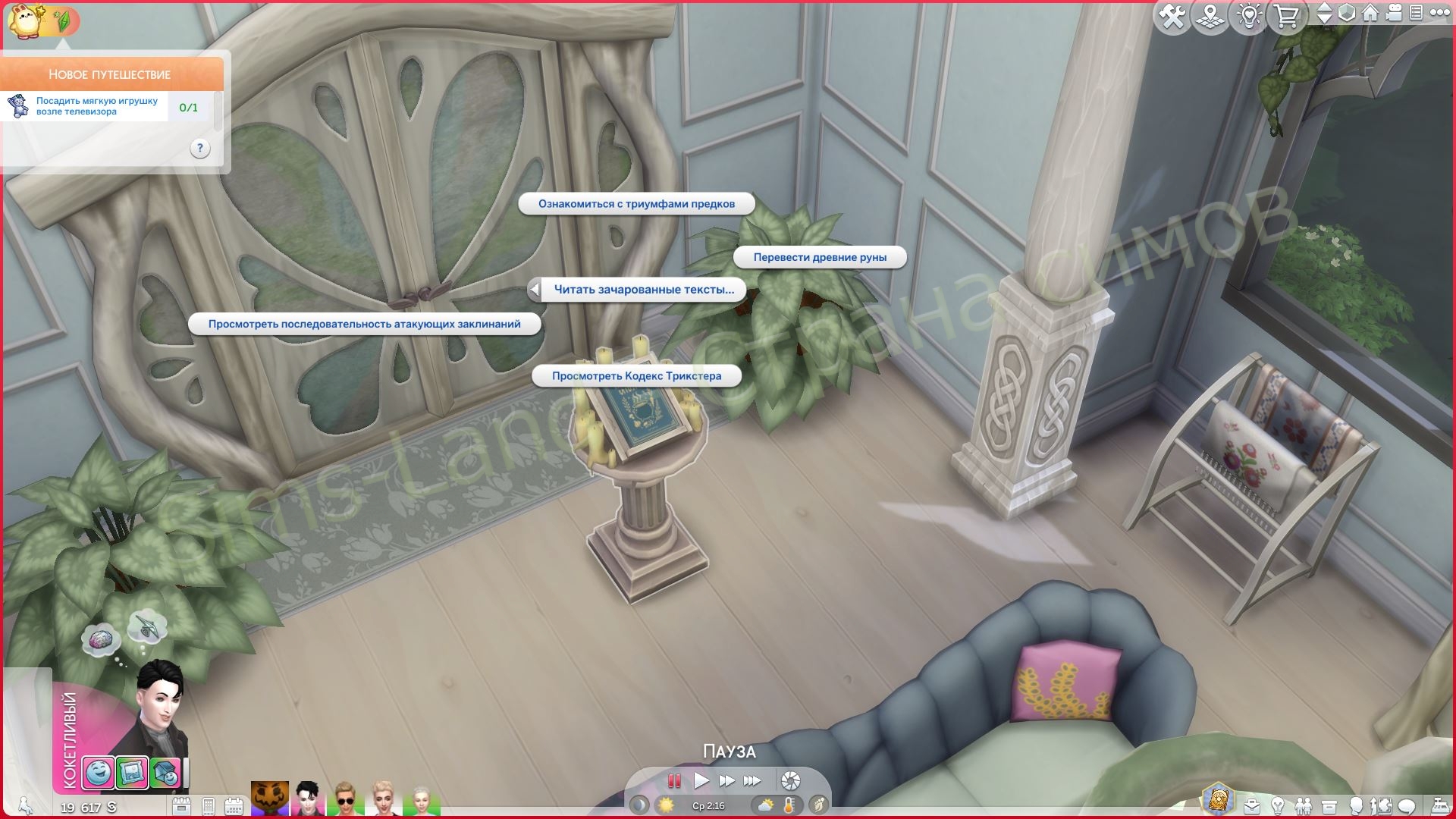Set game speed to ultra fast-forward
Image resolution: width=1456 pixels, height=819 pixels.
click(x=752, y=780)
